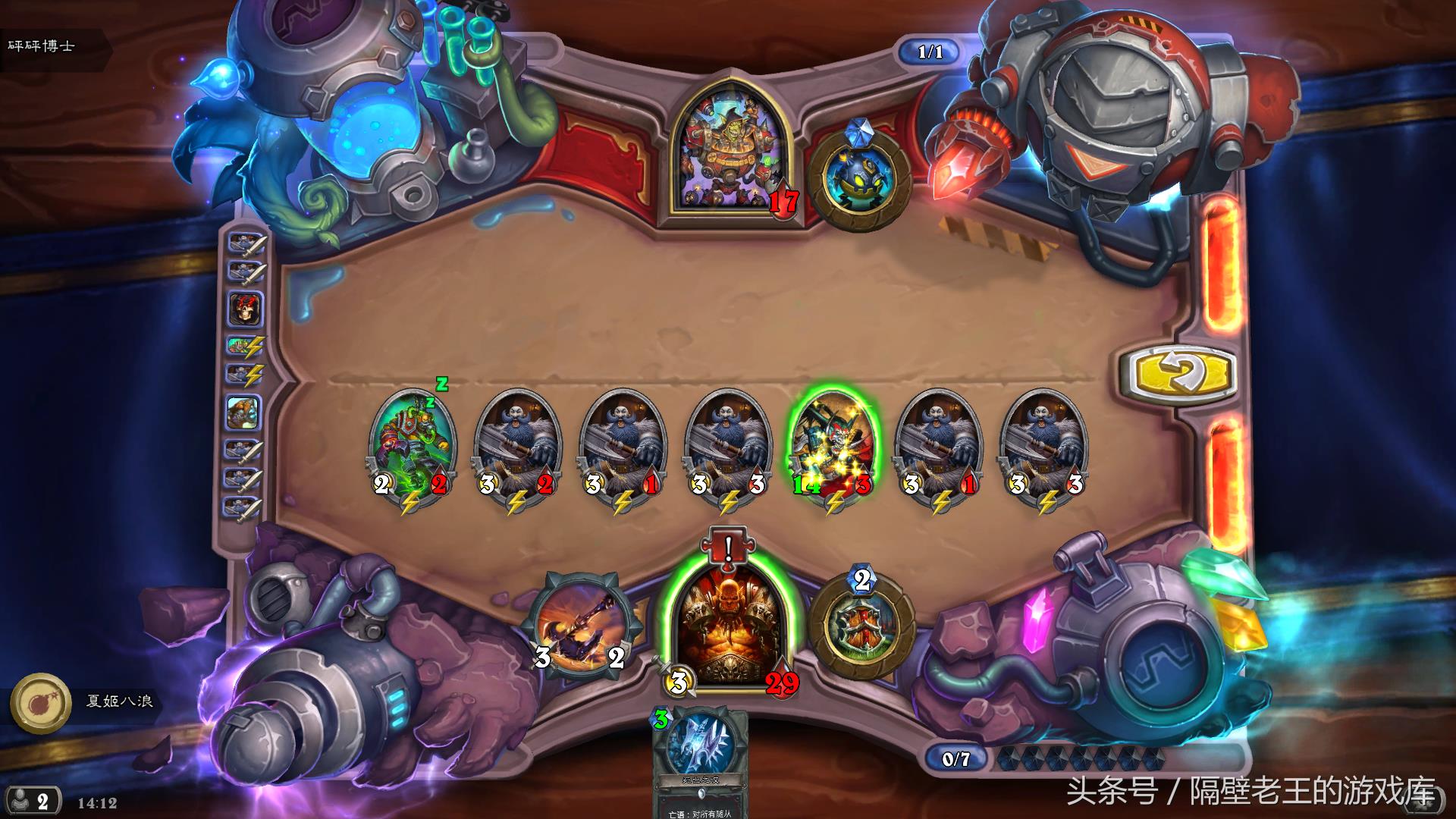The height and width of the screenshot is (819, 1456).
Task: Select the green-glowing 14-attack minion
Action: tap(833, 447)
